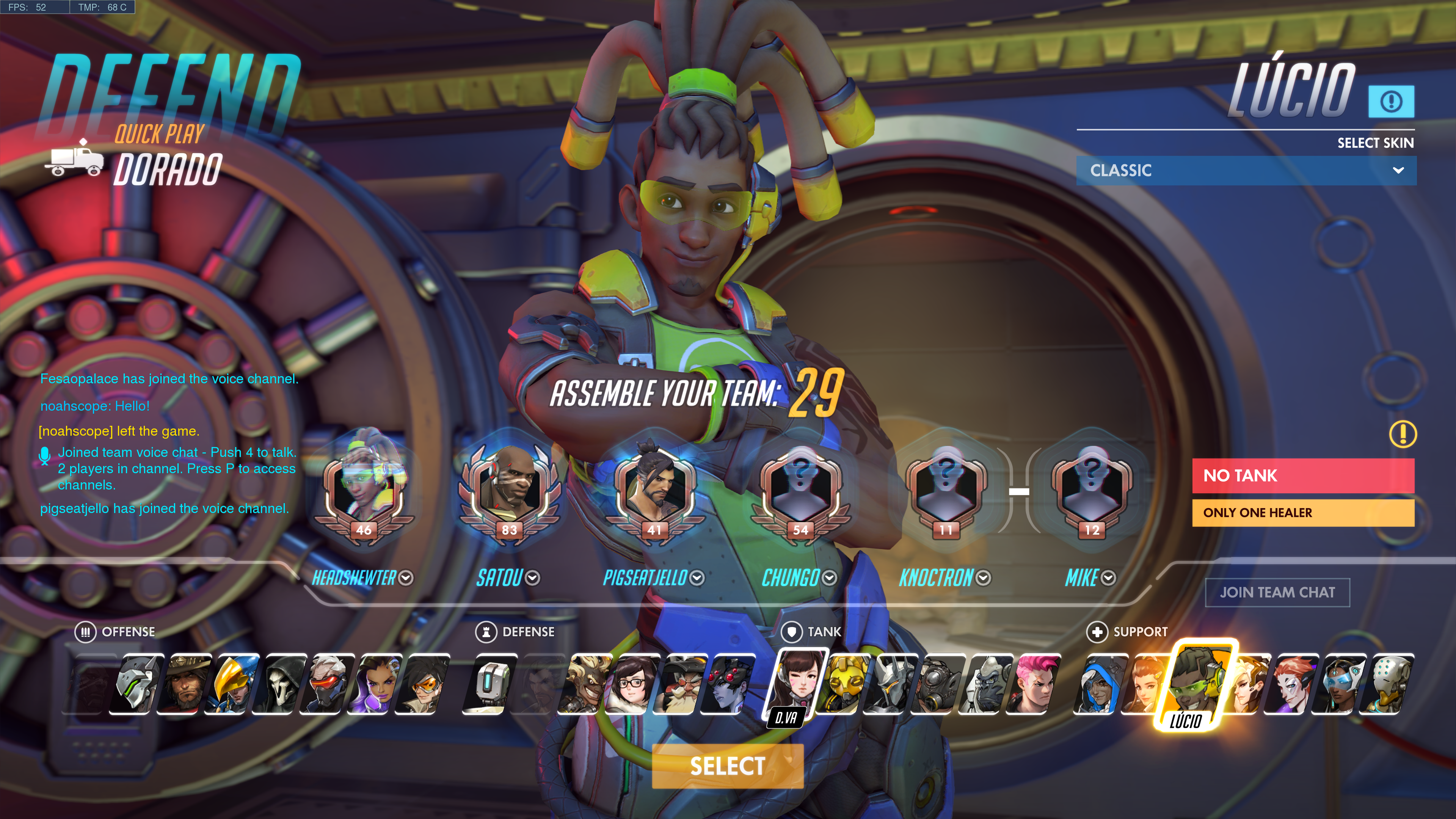
Task: Open the Classic skin dropdown
Action: 1246,170
